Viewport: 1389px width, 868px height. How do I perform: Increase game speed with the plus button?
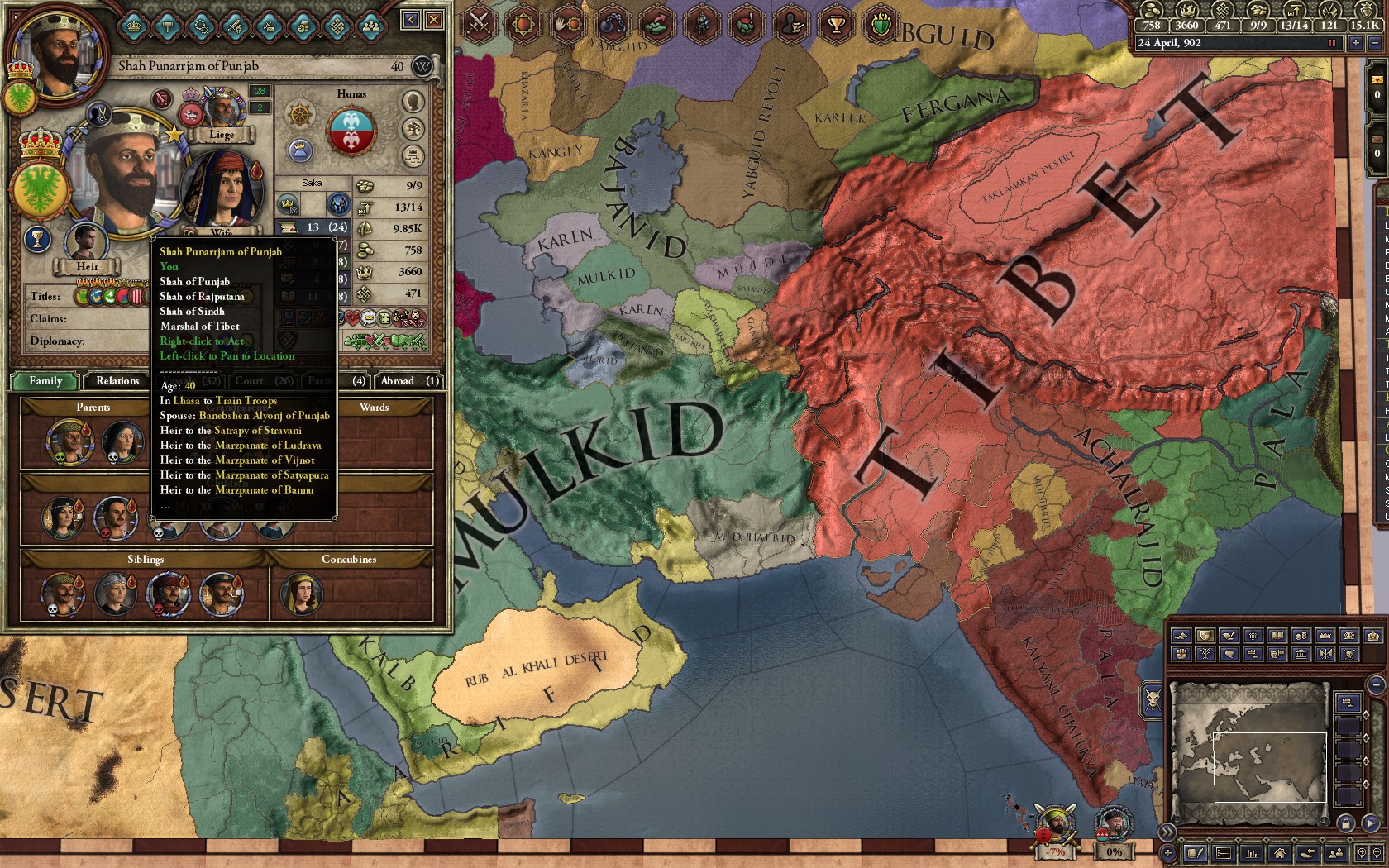pyautogui.click(x=1356, y=43)
